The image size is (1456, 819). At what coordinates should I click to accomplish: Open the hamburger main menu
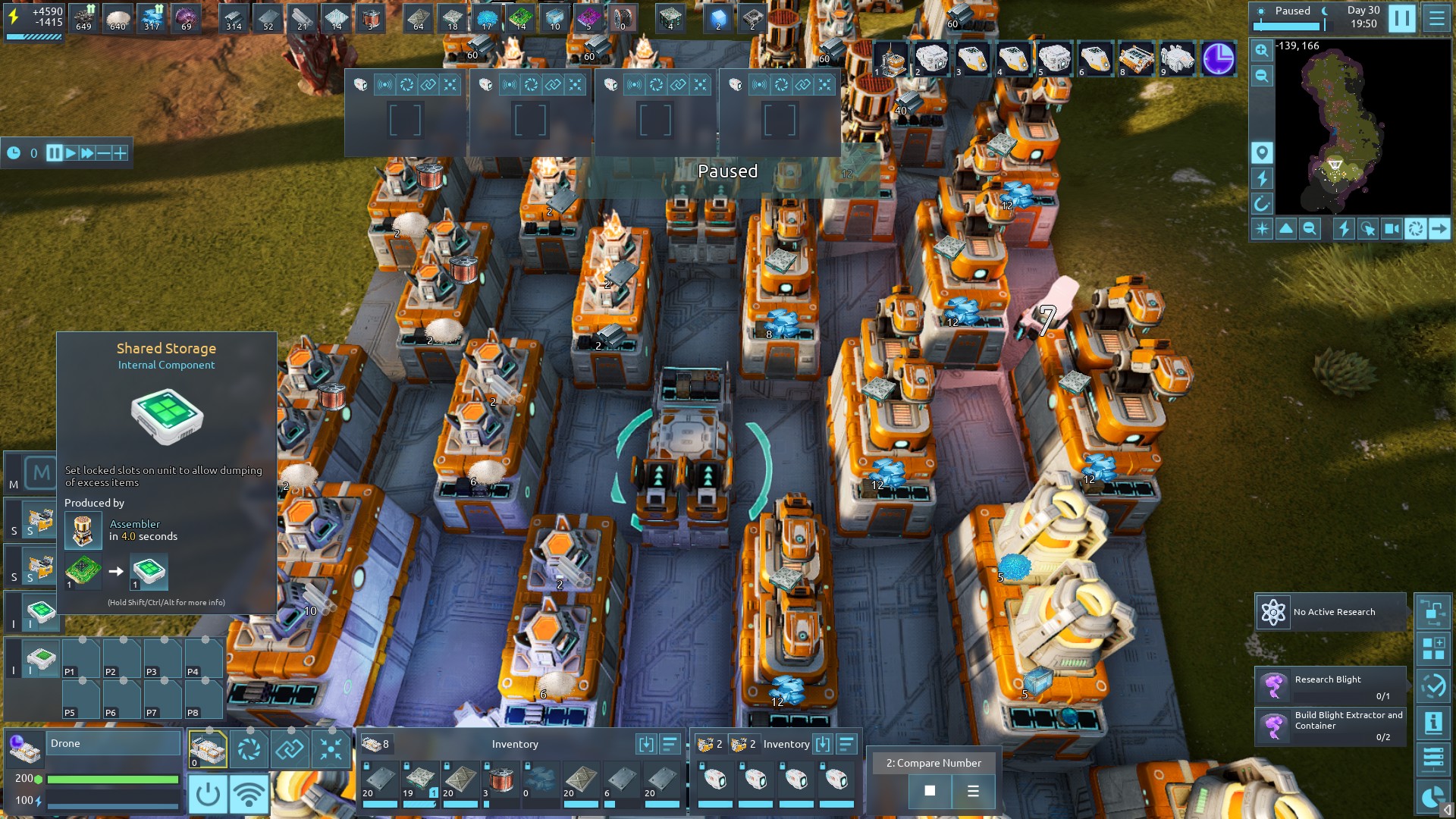(x=1436, y=18)
